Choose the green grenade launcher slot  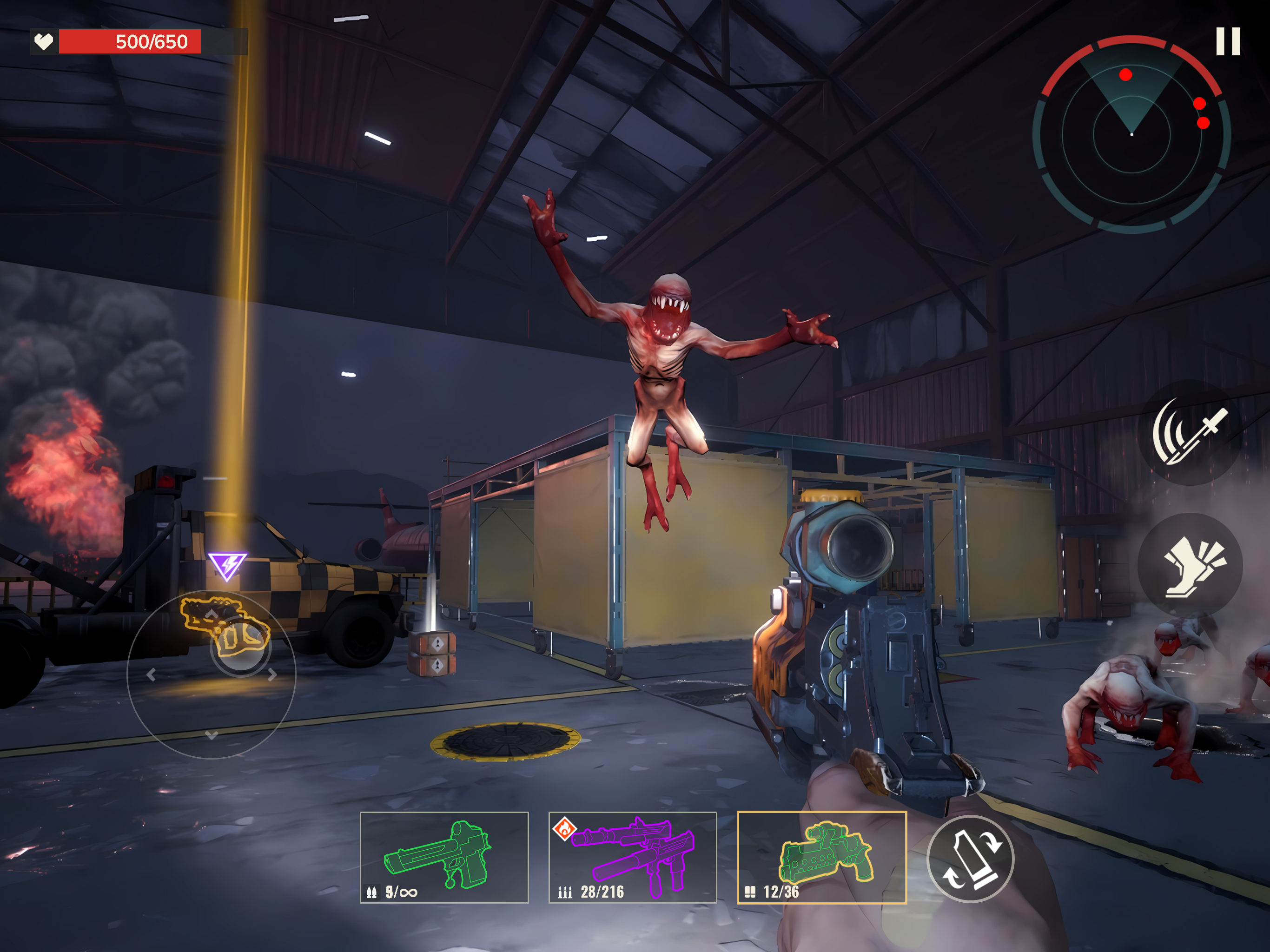pyautogui.click(x=821, y=857)
